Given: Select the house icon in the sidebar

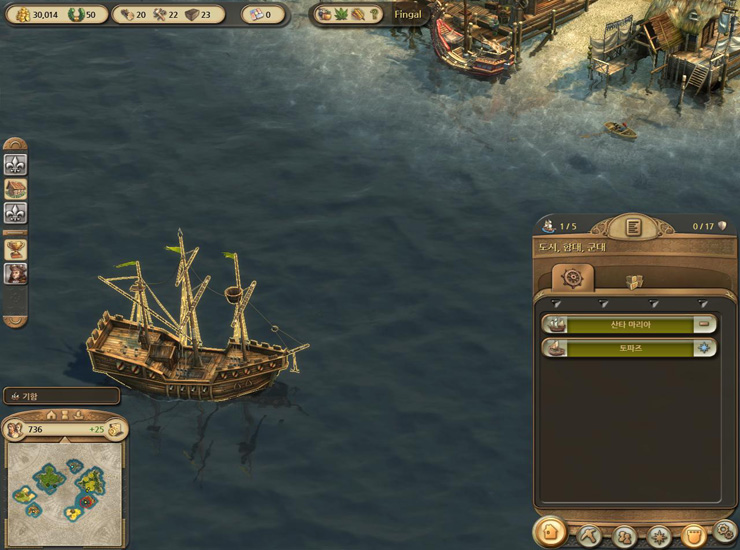Looking at the screenshot, I should pos(16,189).
